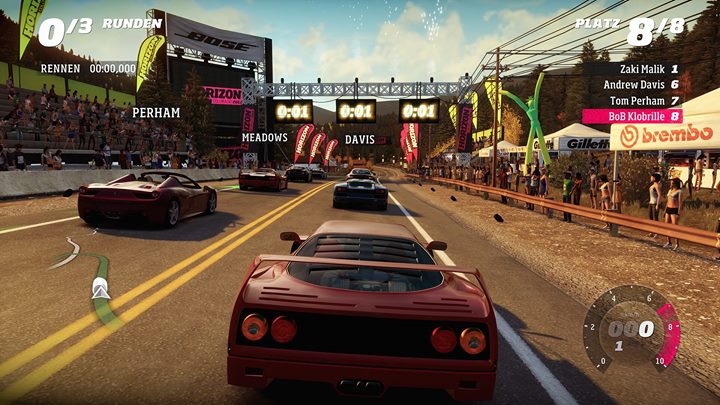The width and height of the screenshot is (720, 405).
Task: Select Andrew Davis in the standings list
Action: pyautogui.click(x=639, y=85)
